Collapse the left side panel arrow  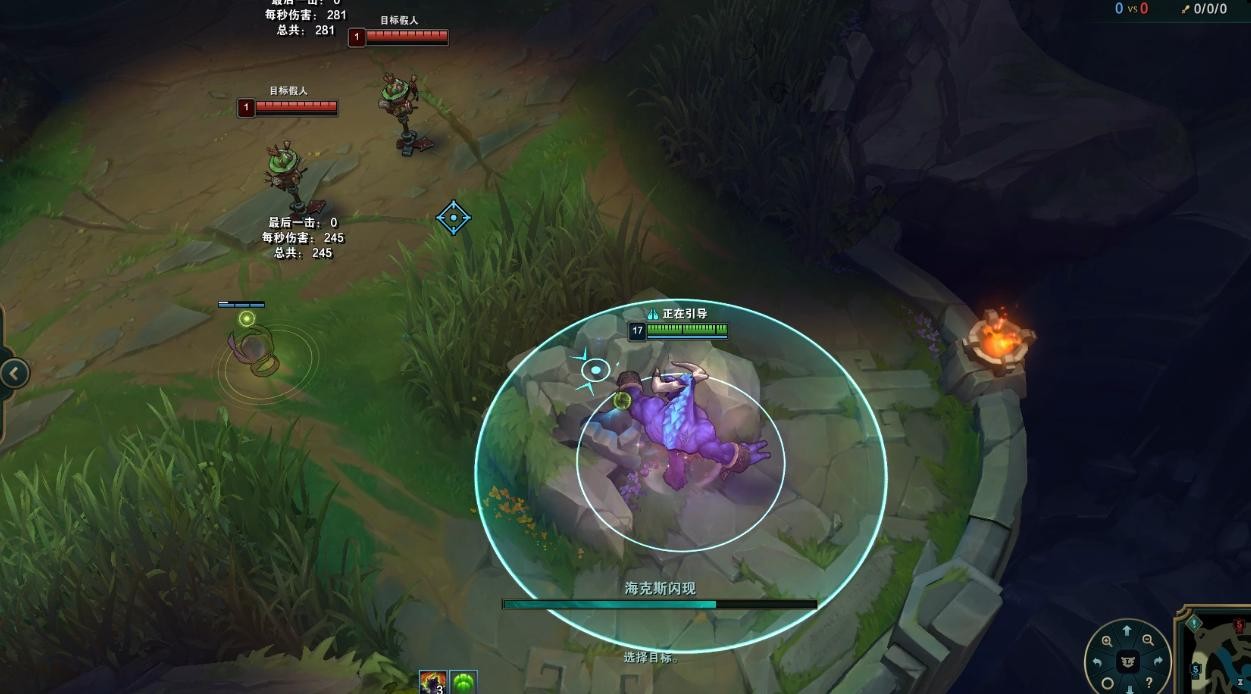(14, 374)
